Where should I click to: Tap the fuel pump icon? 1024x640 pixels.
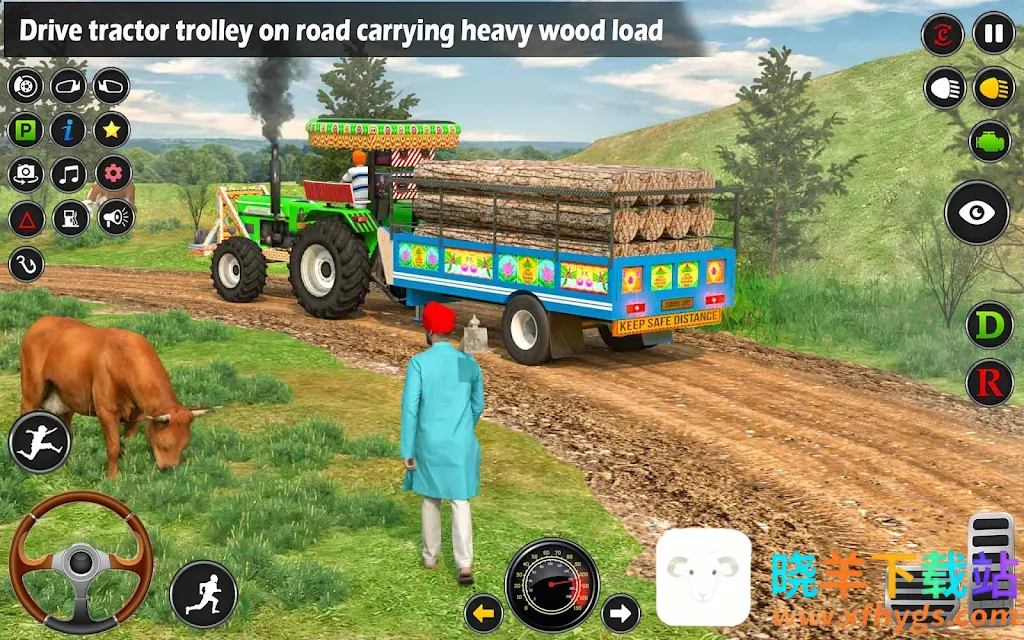(70, 218)
